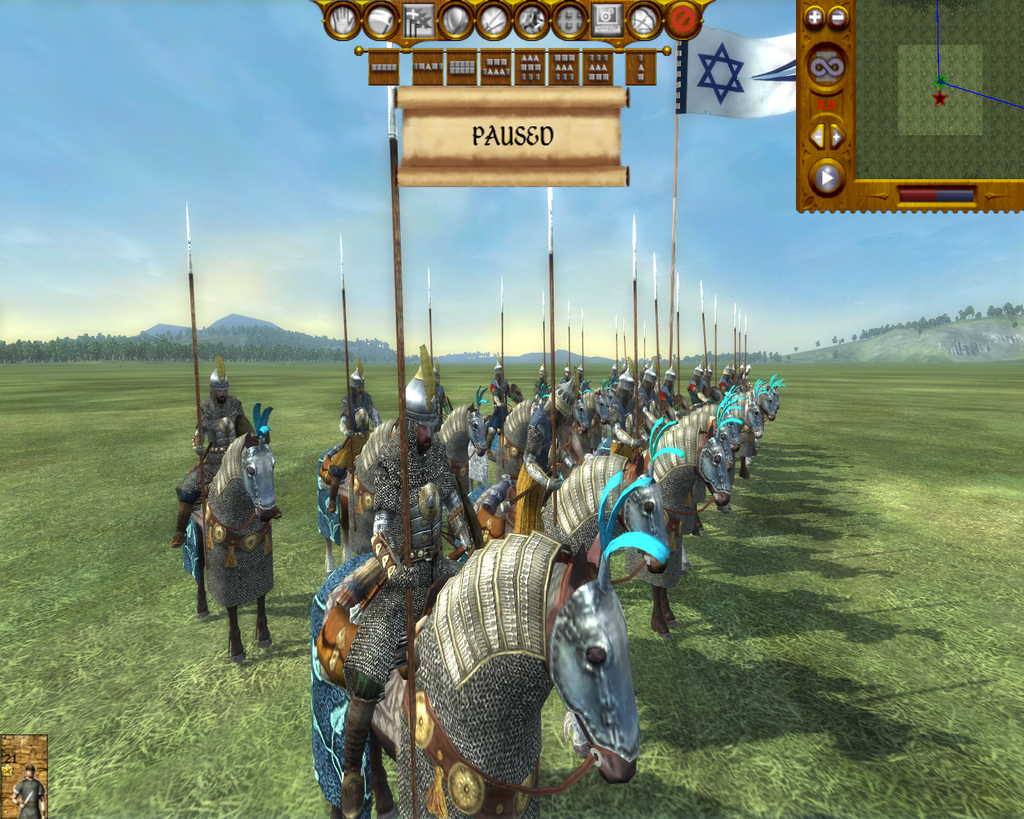The height and width of the screenshot is (819, 1024).
Task: Activate the grid squares icon in toolbar
Action: pos(570,20)
